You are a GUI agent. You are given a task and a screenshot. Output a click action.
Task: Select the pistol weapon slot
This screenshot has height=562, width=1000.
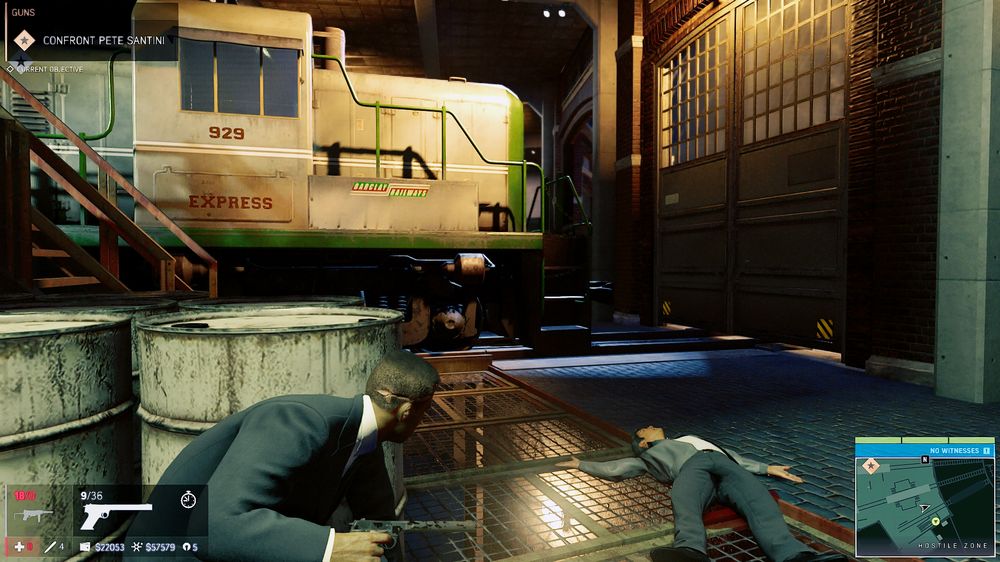116,512
